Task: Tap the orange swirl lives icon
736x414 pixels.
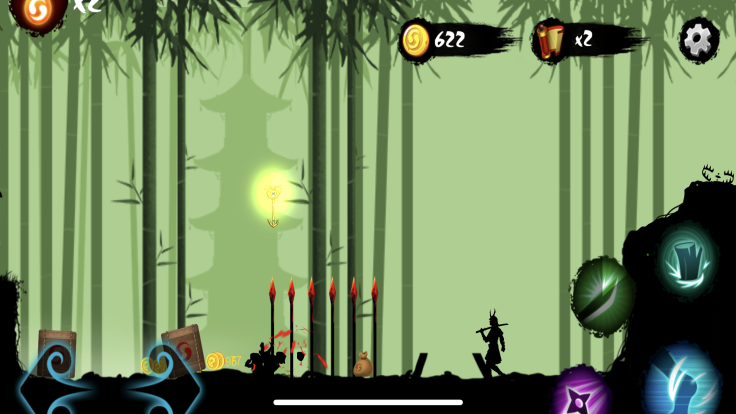Action: 39,10
